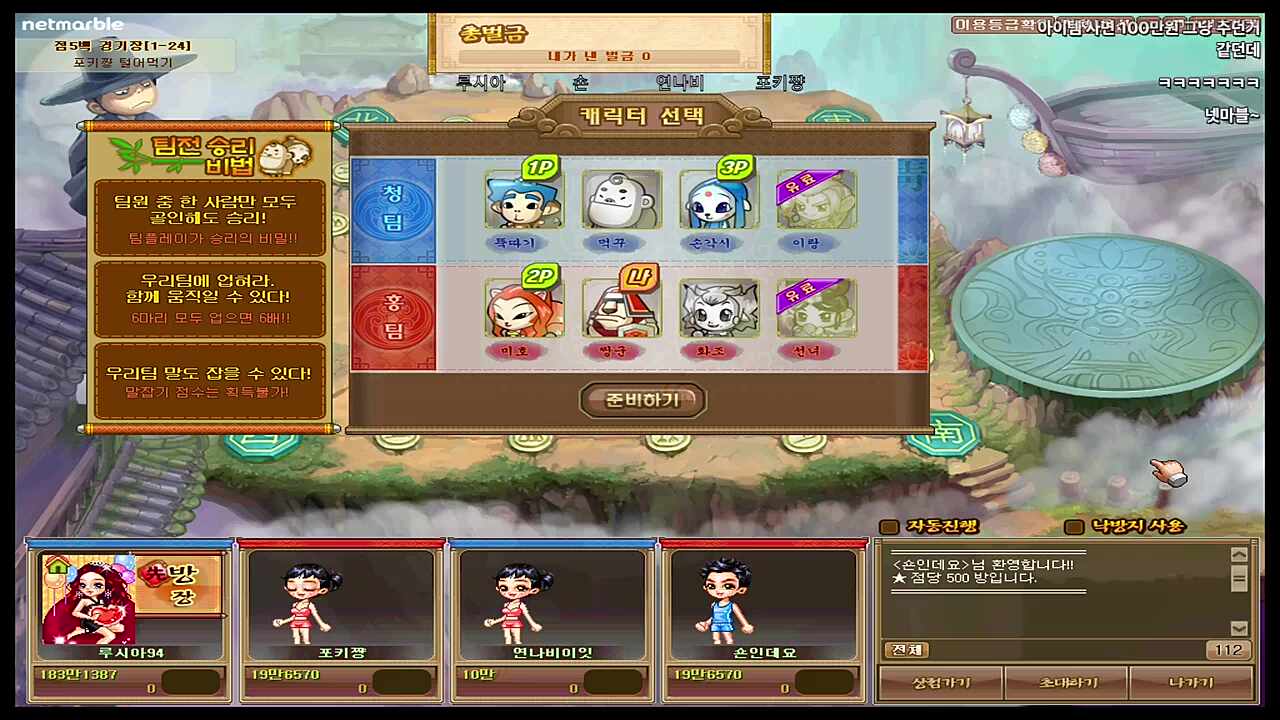Pick the 손각시 character marked 3P
This screenshot has height=720, width=1280.
718,200
